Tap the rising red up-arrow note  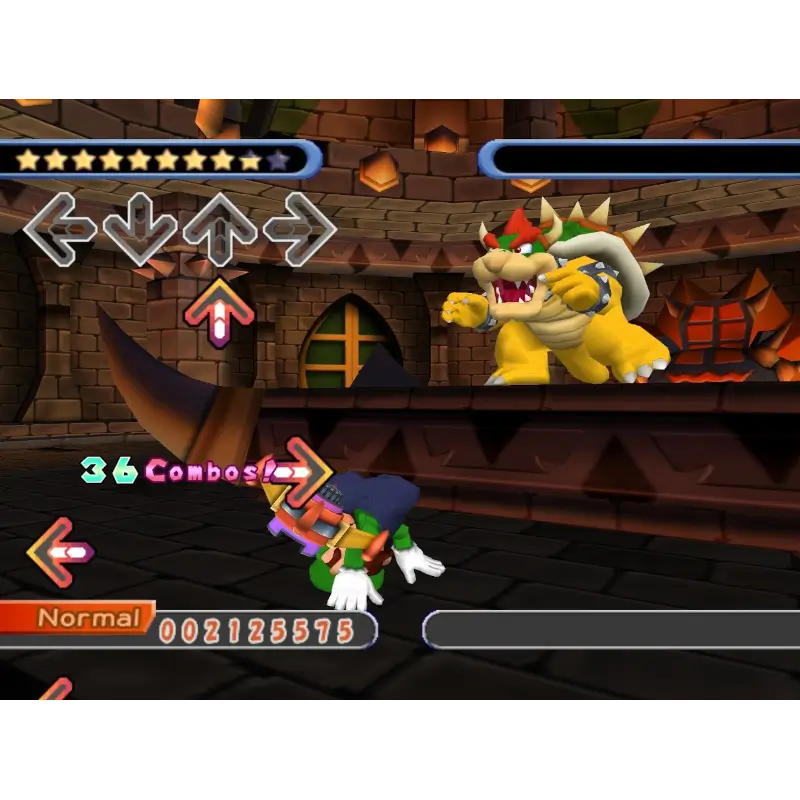(219, 313)
